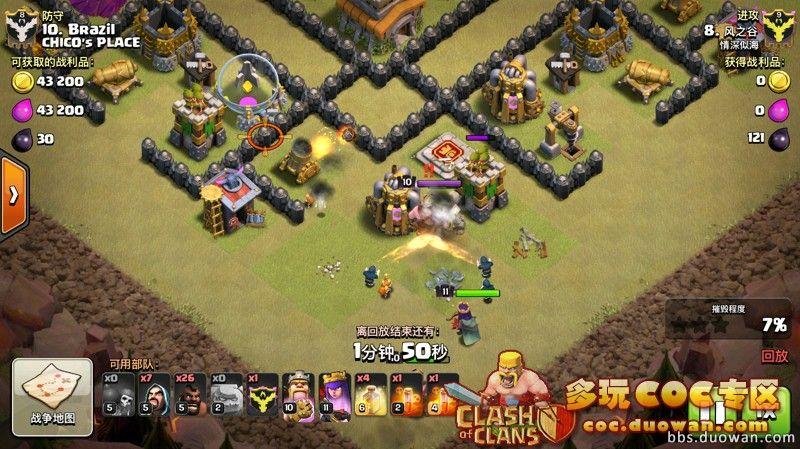The width and height of the screenshot is (800, 449).
Task: Choose the Archer Queen hero slot
Action: point(334,394)
